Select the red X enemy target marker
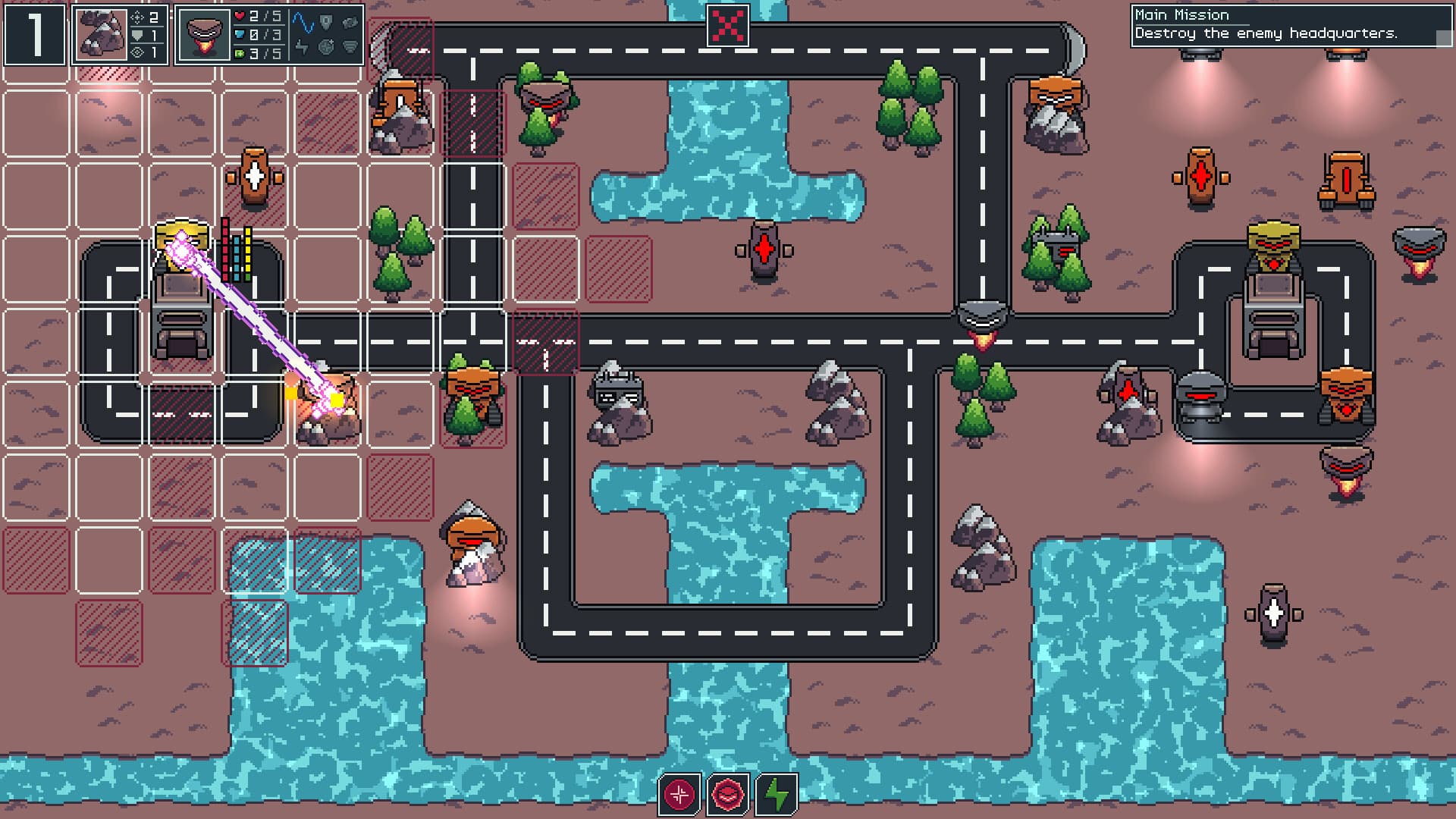The image size is (1456, 819). (727, 24)
